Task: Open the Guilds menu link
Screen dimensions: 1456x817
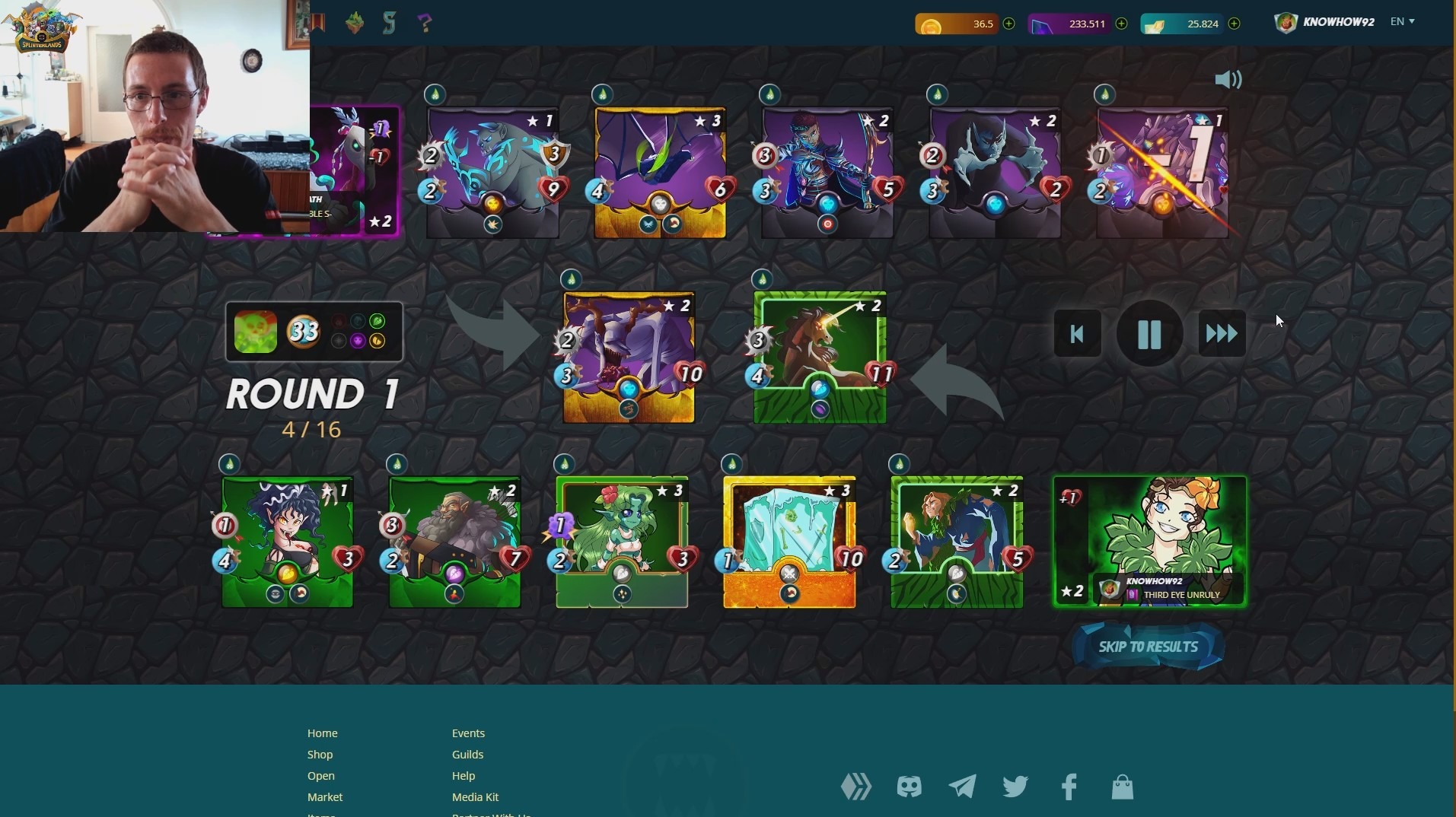Action: 467,754
